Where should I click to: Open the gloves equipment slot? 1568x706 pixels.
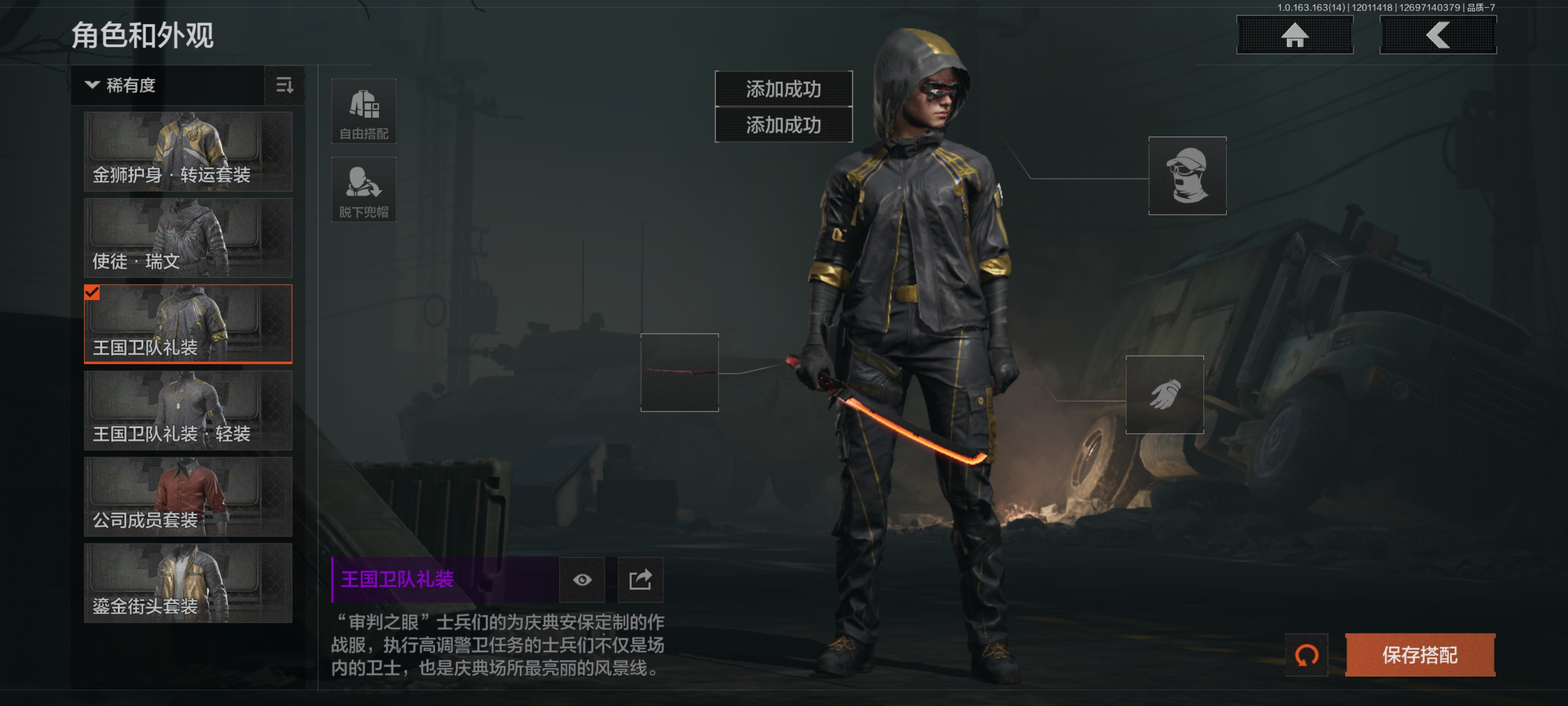[1164, 394]
